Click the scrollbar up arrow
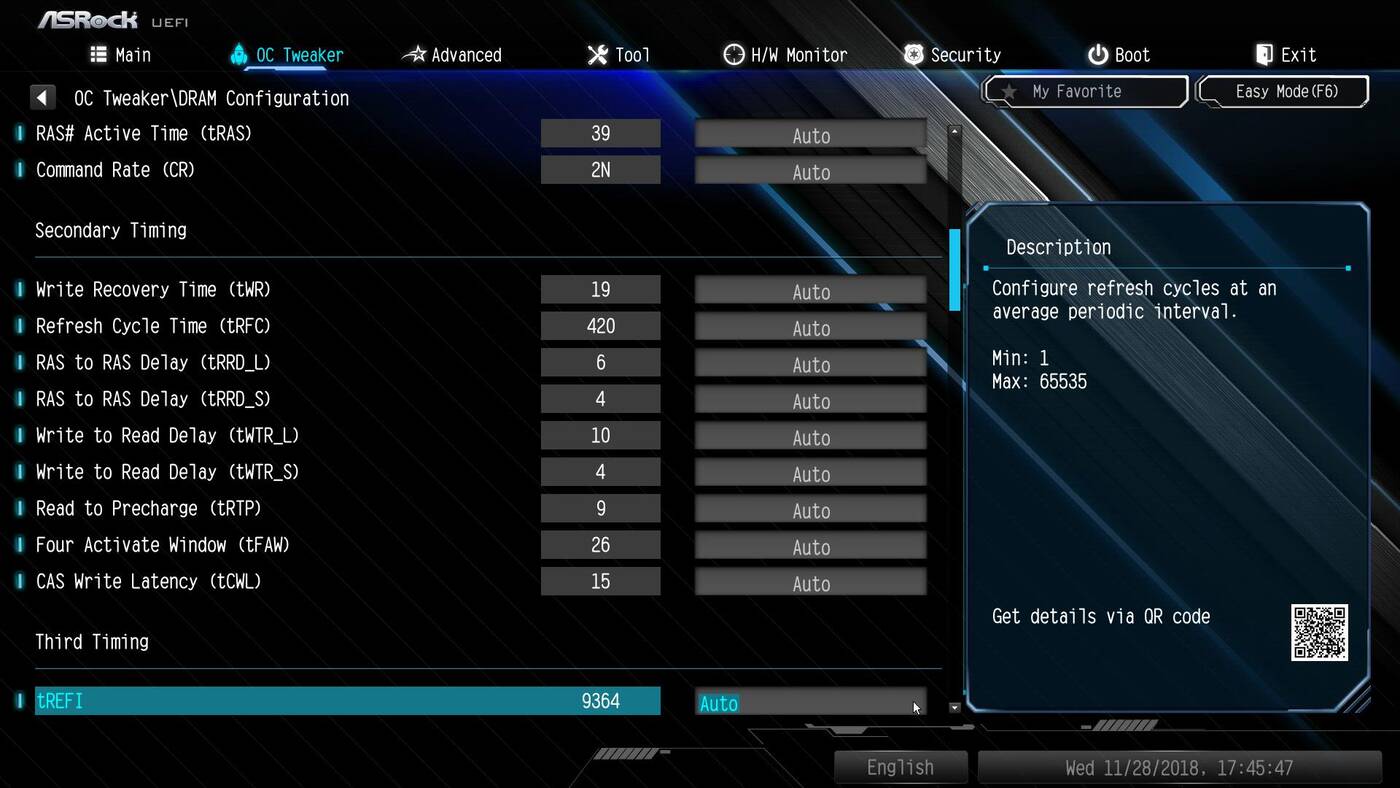Image resolution: width=1400 pixels, height=788 pixels. 954,131
